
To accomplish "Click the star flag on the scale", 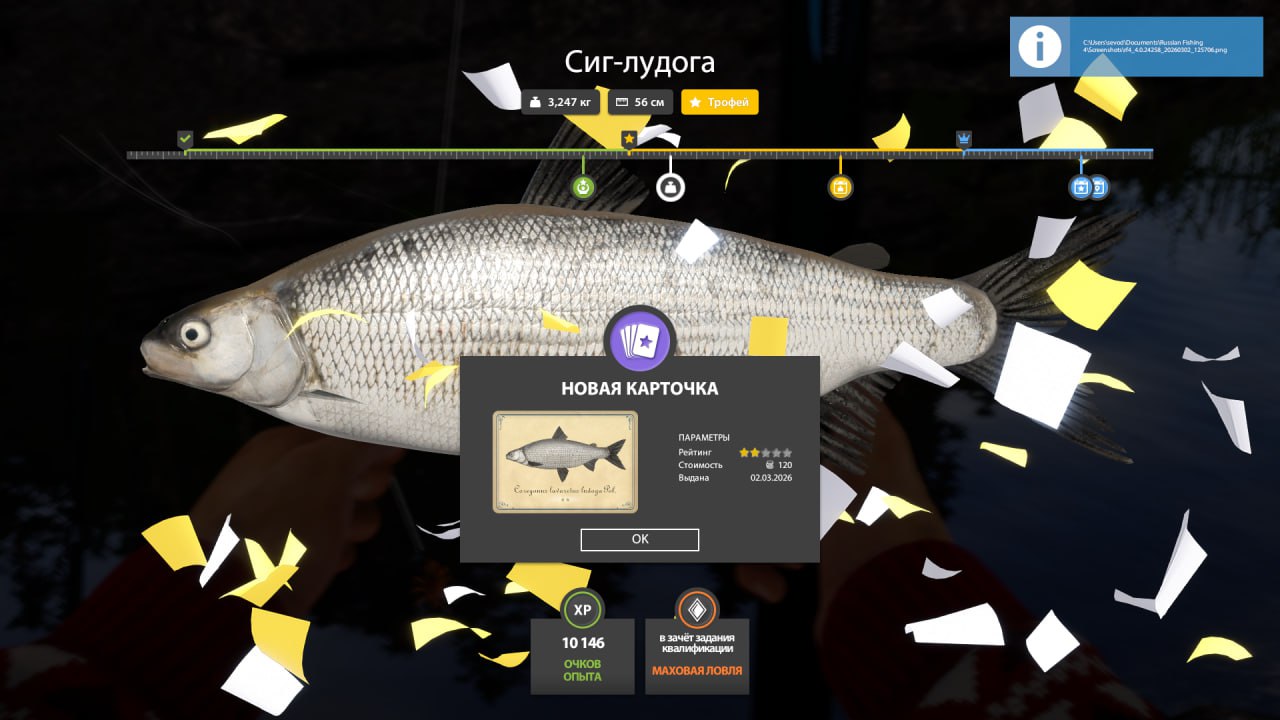I will [629, 139].
